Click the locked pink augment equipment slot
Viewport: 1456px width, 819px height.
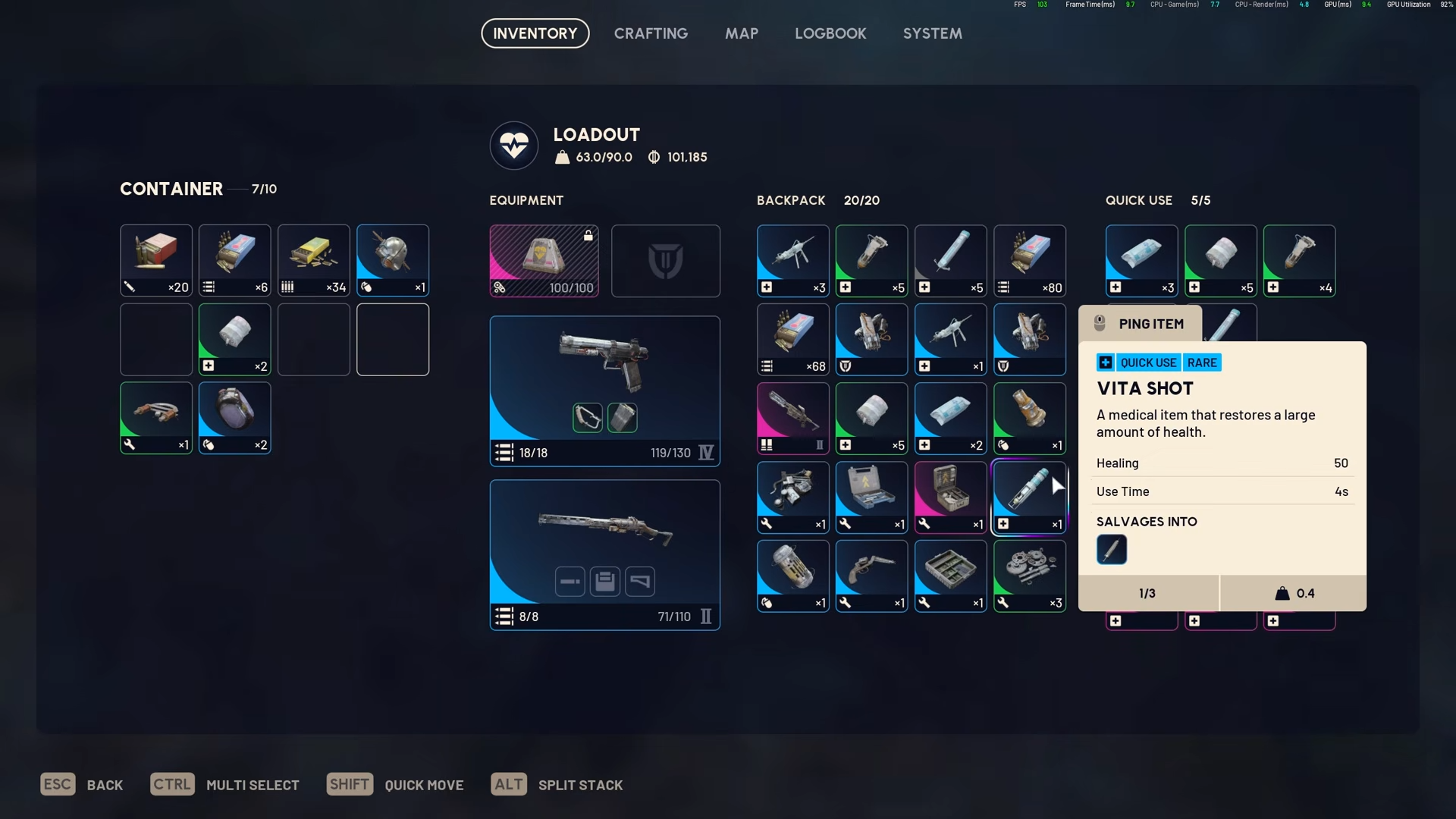coord(544,260)
